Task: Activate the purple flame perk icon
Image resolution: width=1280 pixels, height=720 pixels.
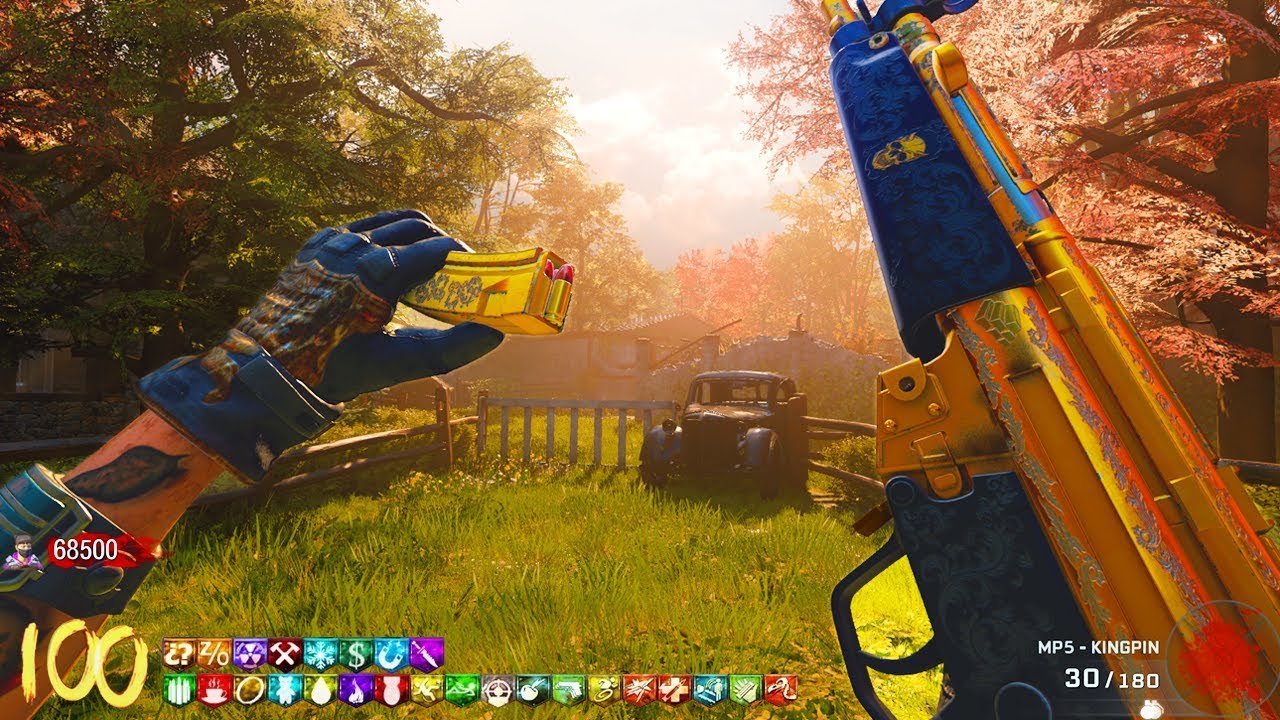Action: point(355,689)
